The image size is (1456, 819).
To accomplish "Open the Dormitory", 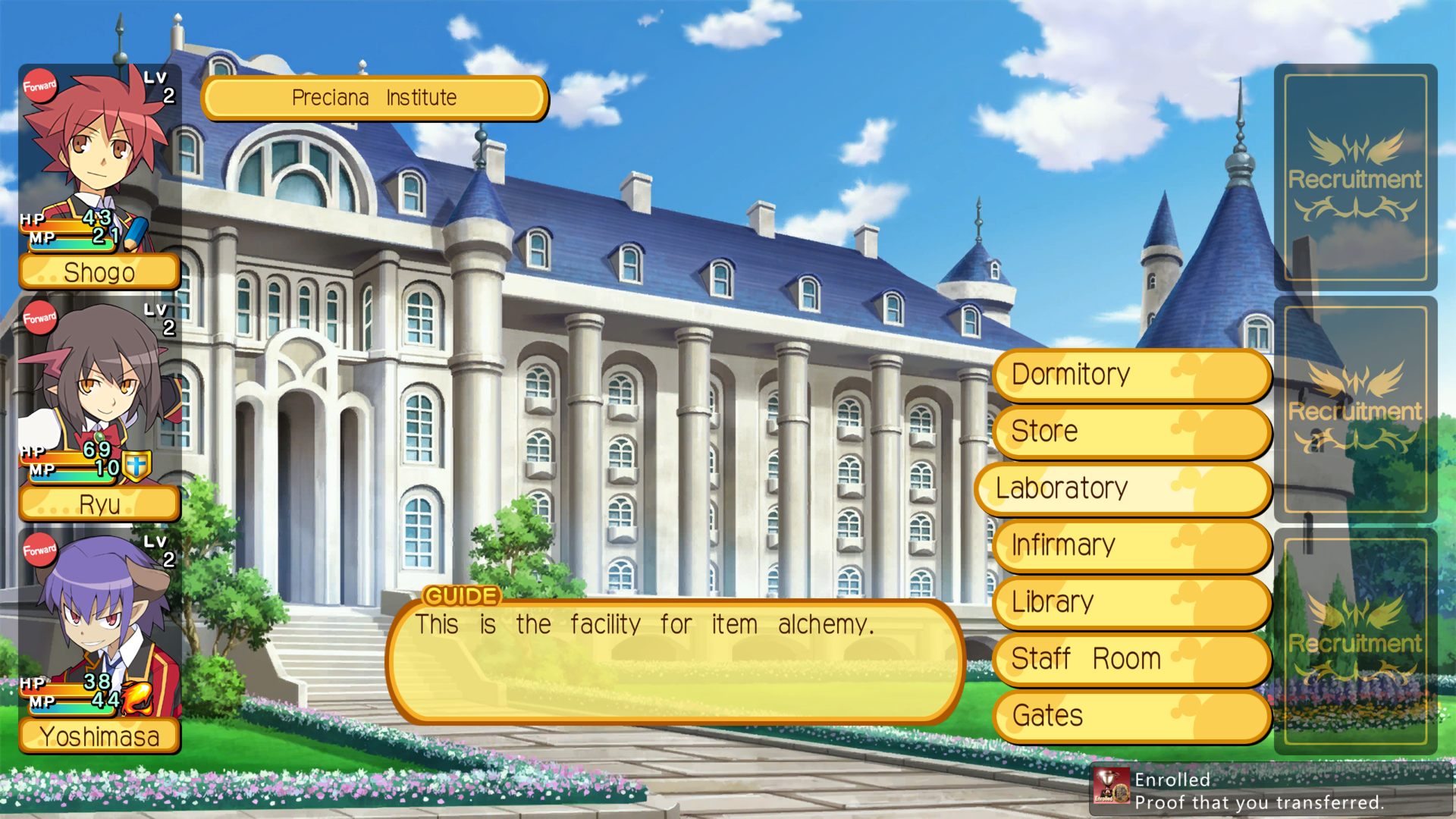I will point(1131,375).
